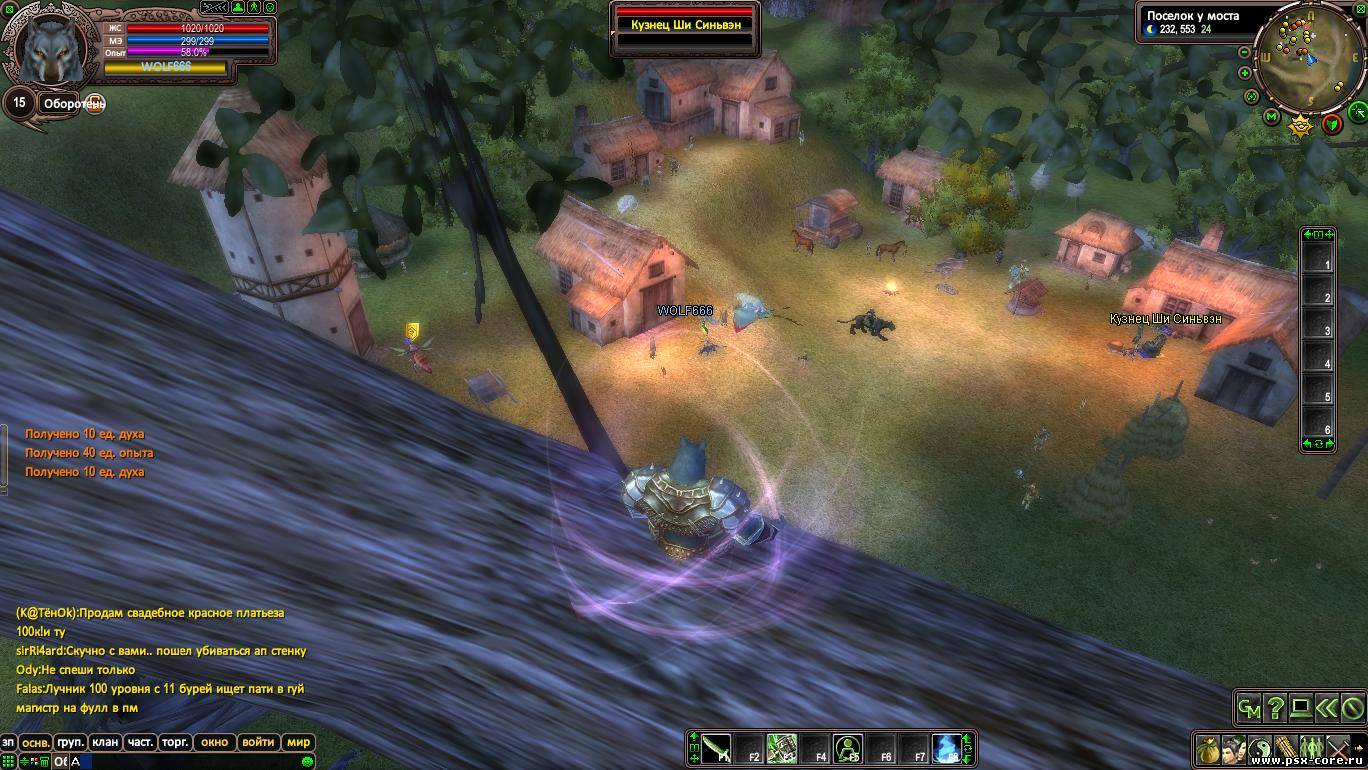Use the blue flame skill in F8
The height and width of the screenshot is (770, 1368).
click(x=946, y=748)
